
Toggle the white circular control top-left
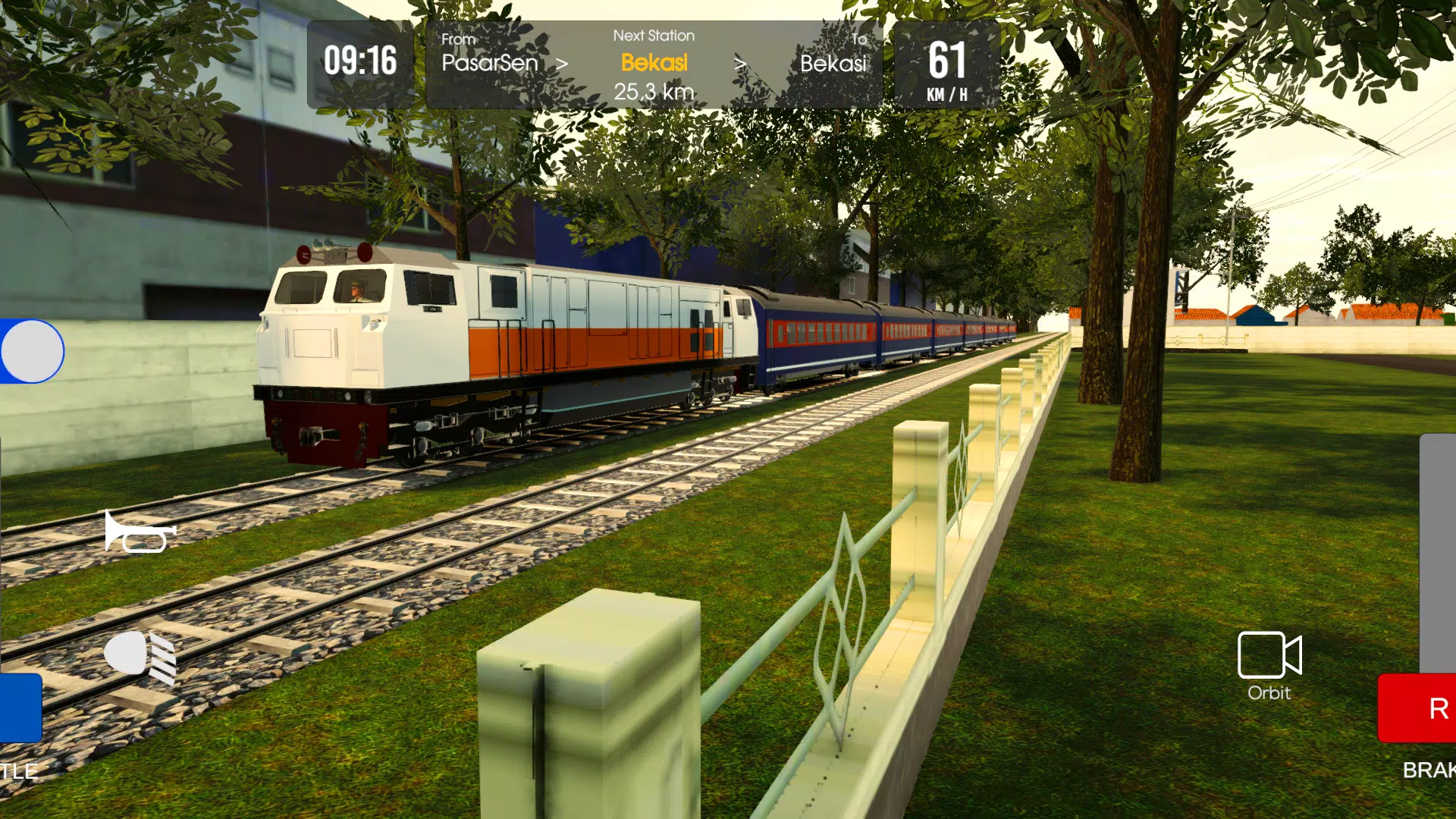click(31, 350)
